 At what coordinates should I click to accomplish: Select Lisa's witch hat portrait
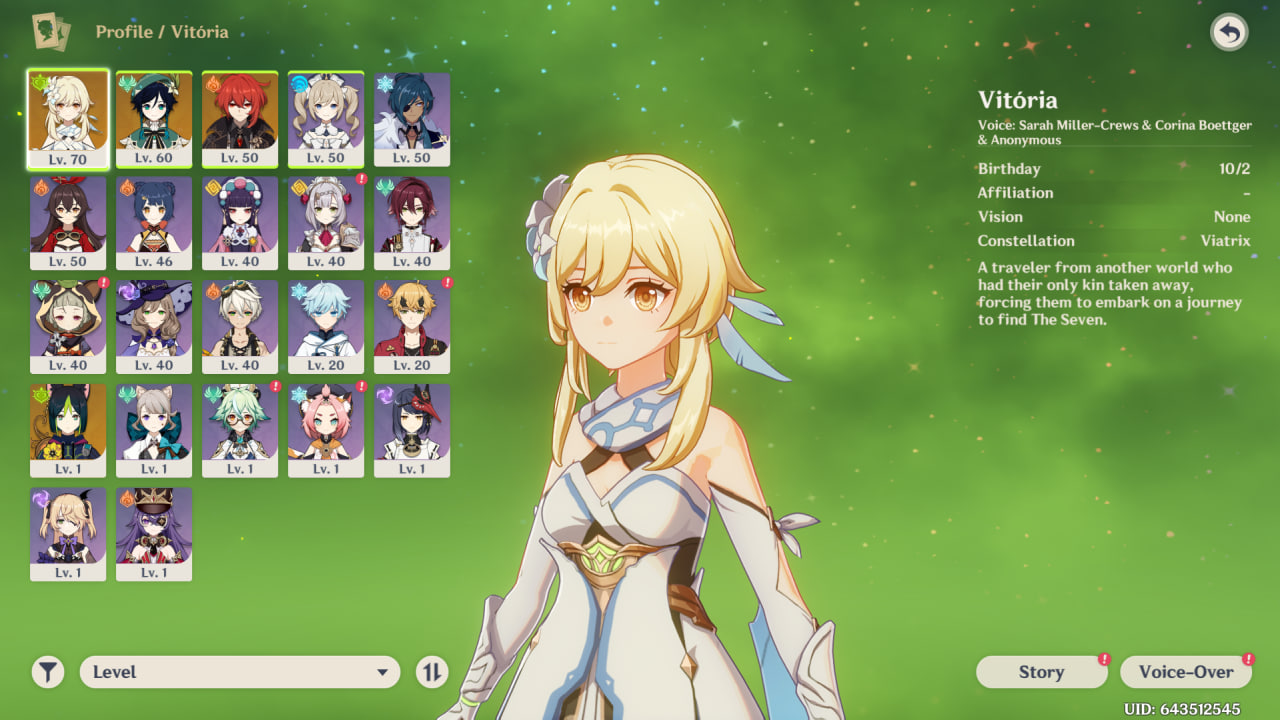pos(154,326)
